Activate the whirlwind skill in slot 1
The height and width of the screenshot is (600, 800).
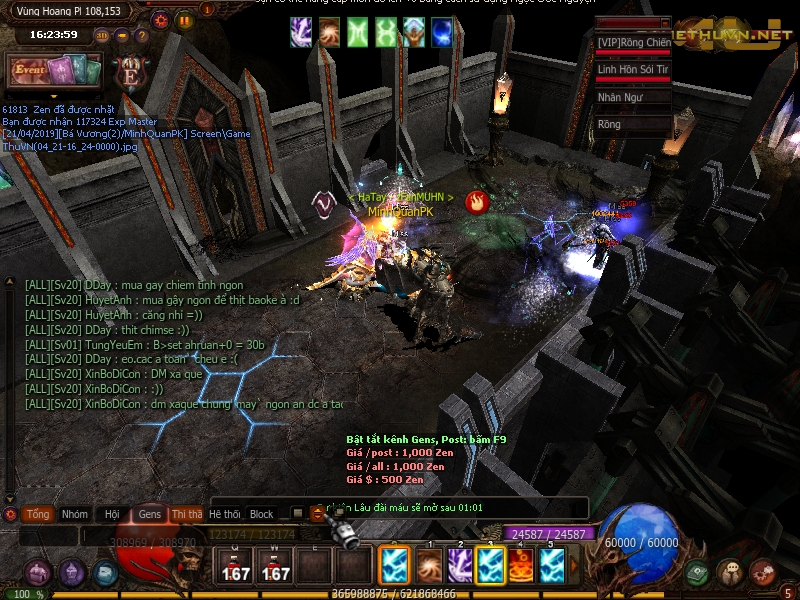pos(429,566)
